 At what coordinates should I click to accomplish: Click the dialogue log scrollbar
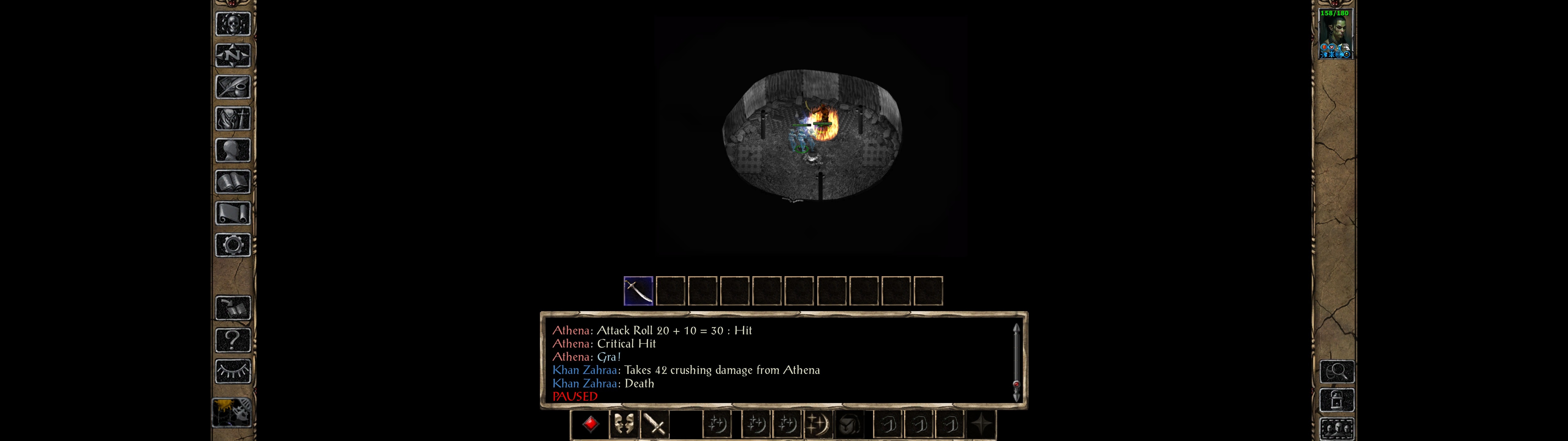point(1016,362)
